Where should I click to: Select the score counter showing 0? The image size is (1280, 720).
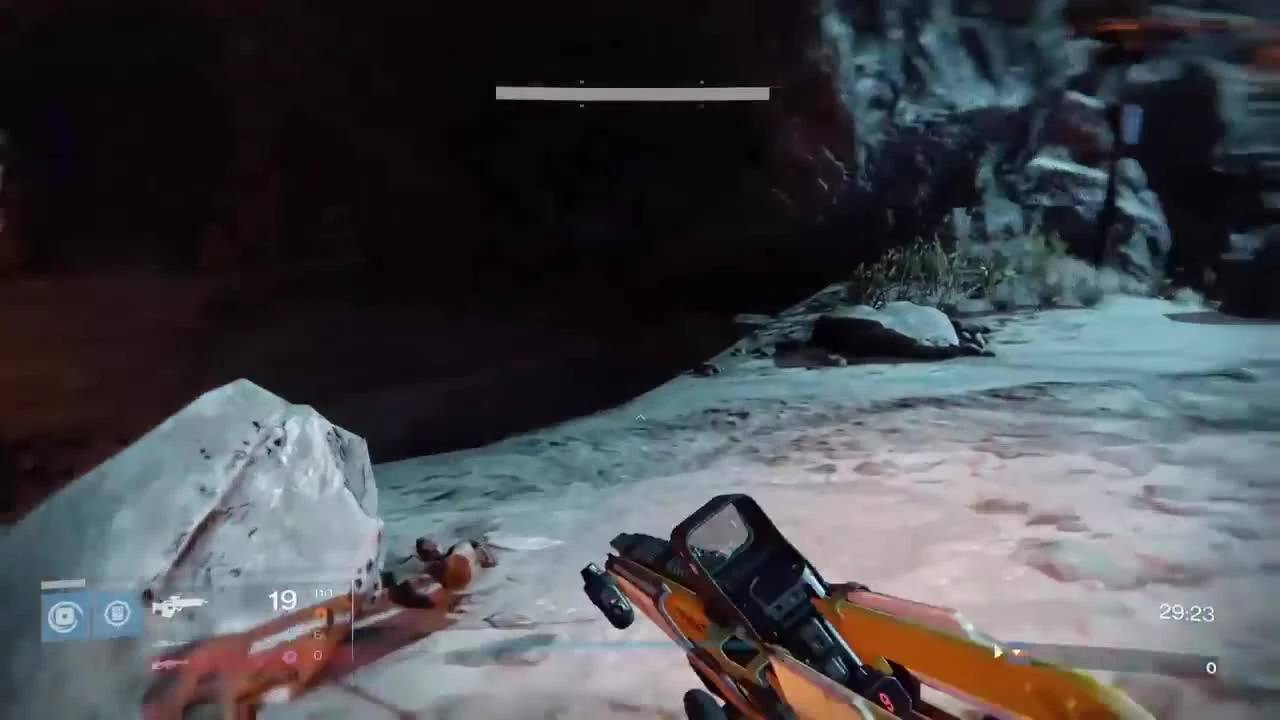click(1210, 667)
